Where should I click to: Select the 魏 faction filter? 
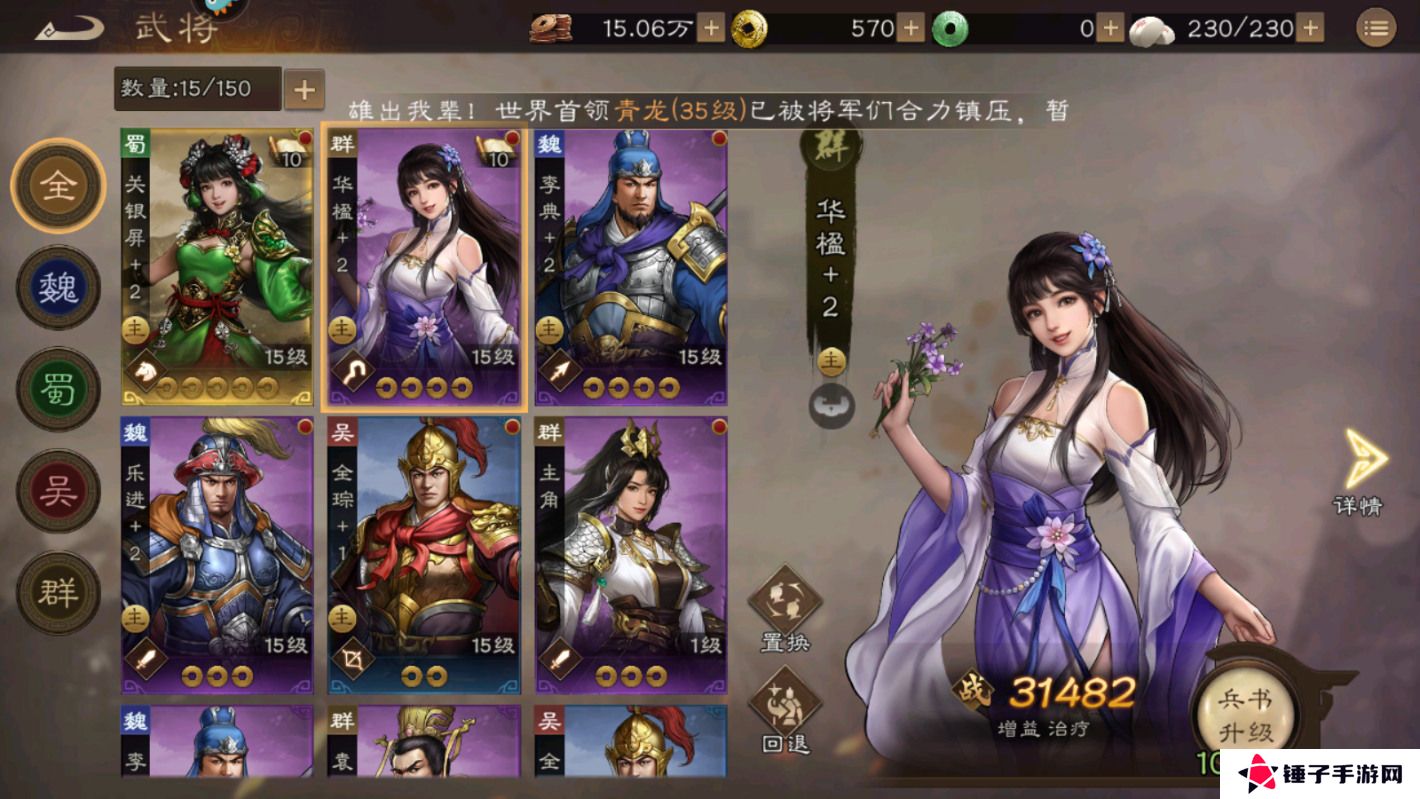(58, 287)
